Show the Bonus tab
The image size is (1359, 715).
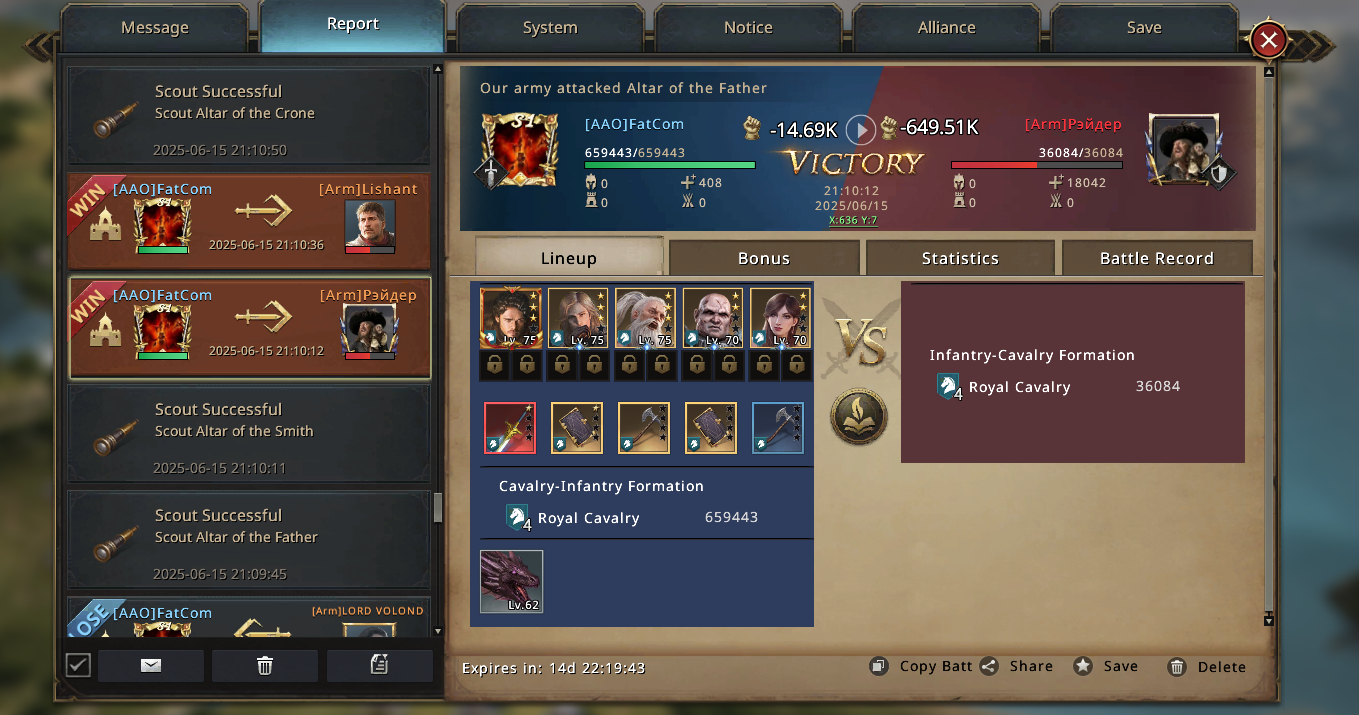(764, 258)
